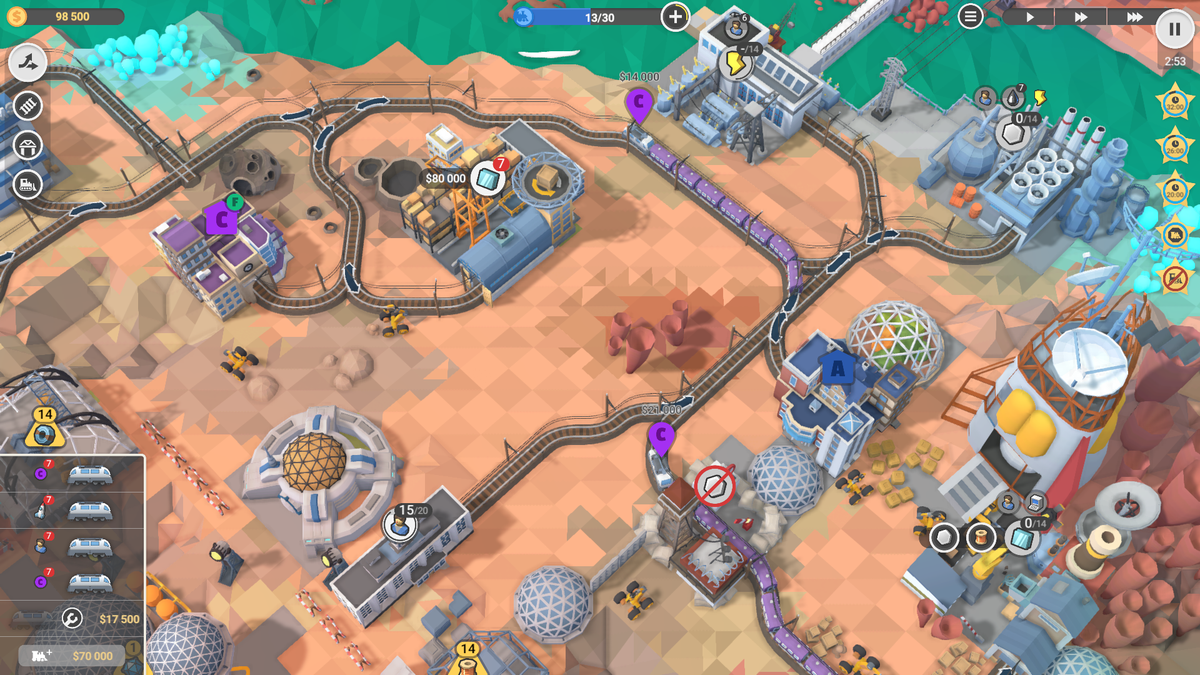Switch to double fast-forward speed
Viewport: 1200px width, 675px height.
click(x=1081, y=17)
